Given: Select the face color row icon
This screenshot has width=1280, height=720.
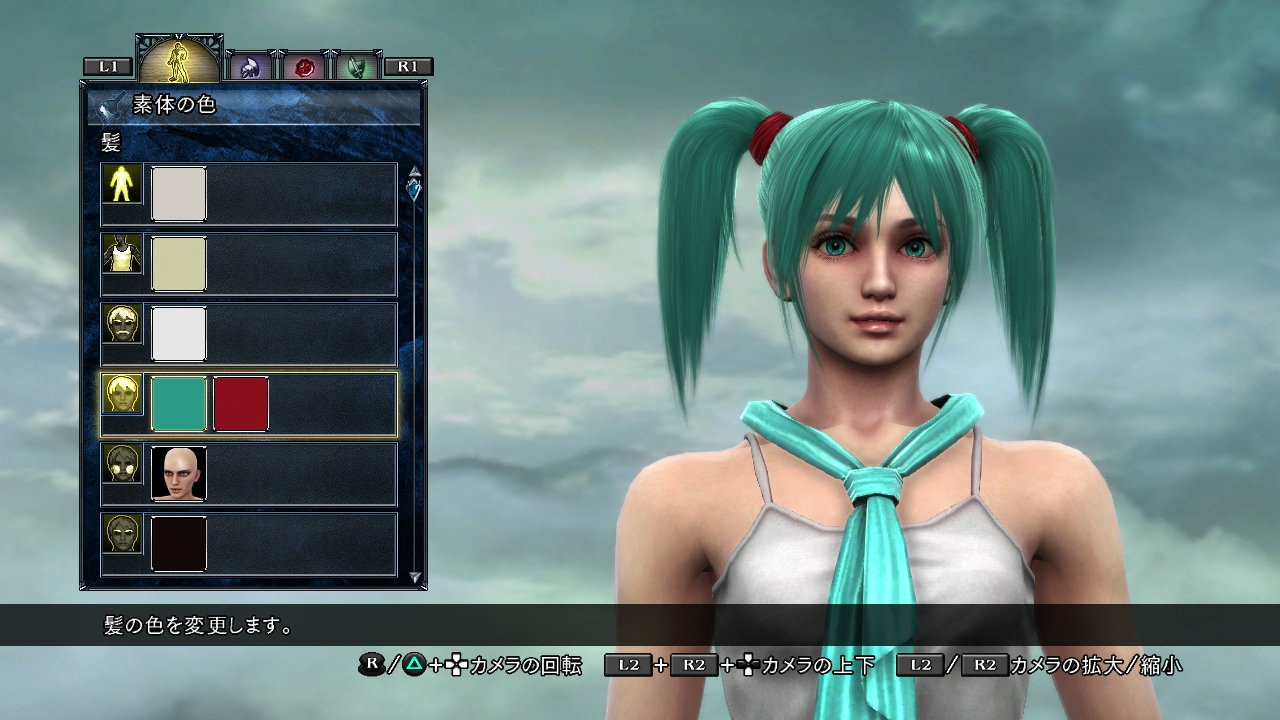Looking at the screenshot, I should tap(123, 324).
